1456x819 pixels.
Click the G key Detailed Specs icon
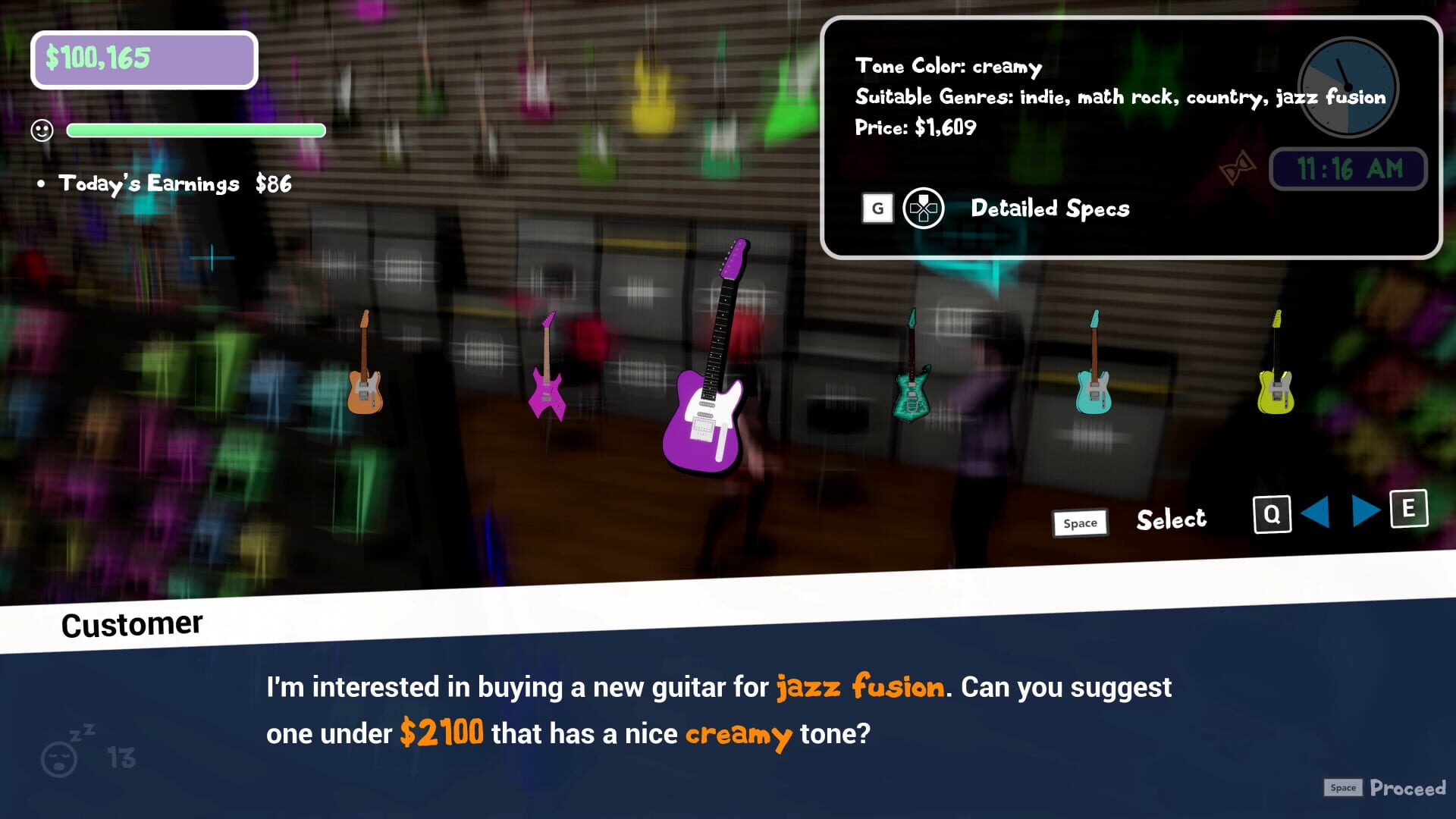tap(877, 208)
